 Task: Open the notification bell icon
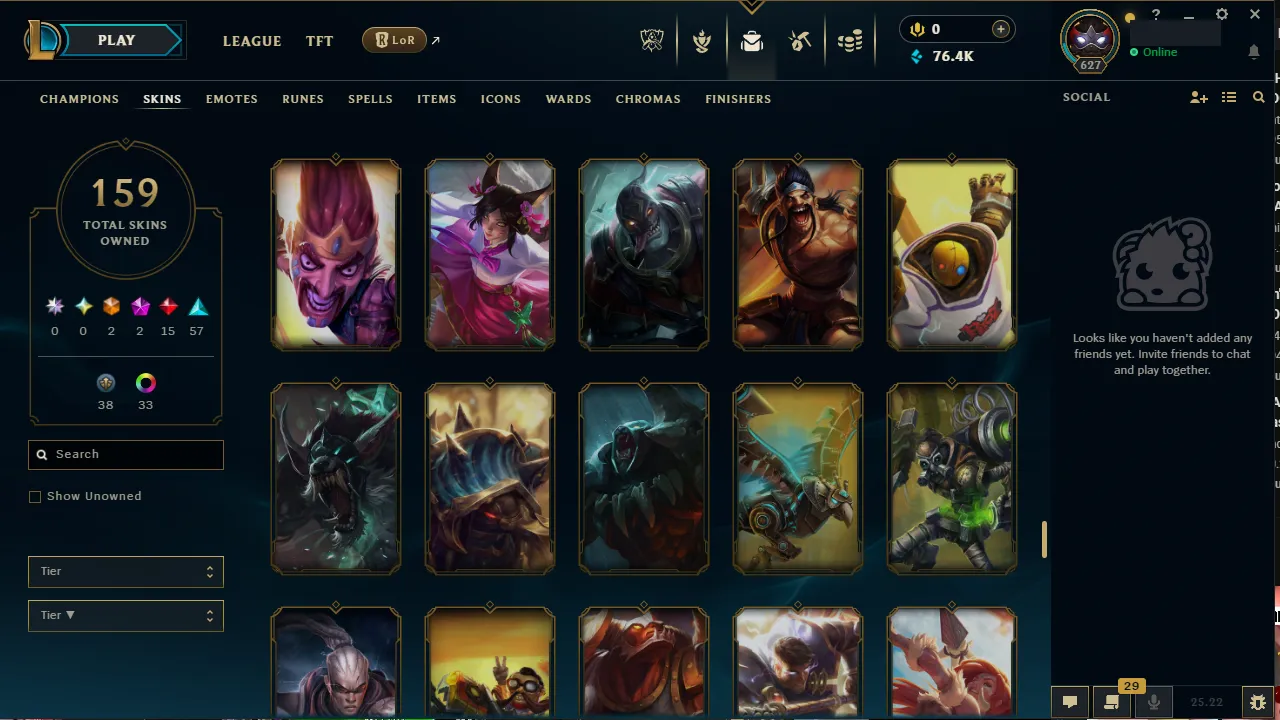click(x=1254, y=52)
